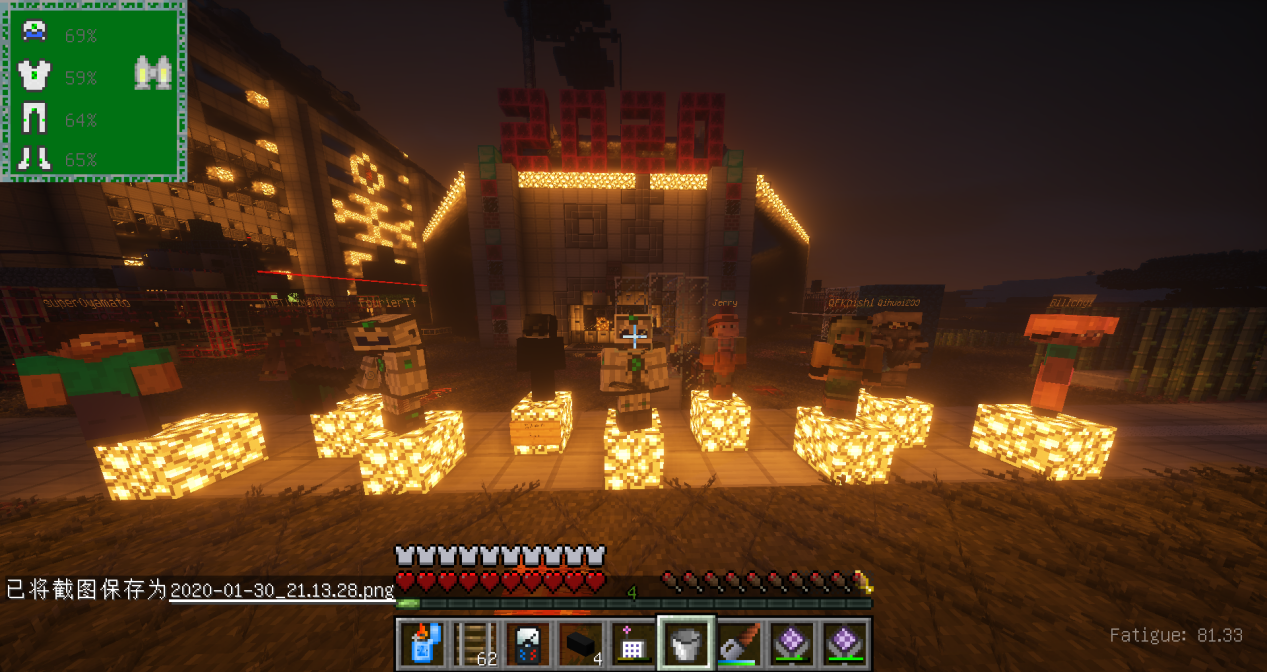Select the black block stack of 4
Viewport: 1267px width, 672px height.
(x=580, y=643)
